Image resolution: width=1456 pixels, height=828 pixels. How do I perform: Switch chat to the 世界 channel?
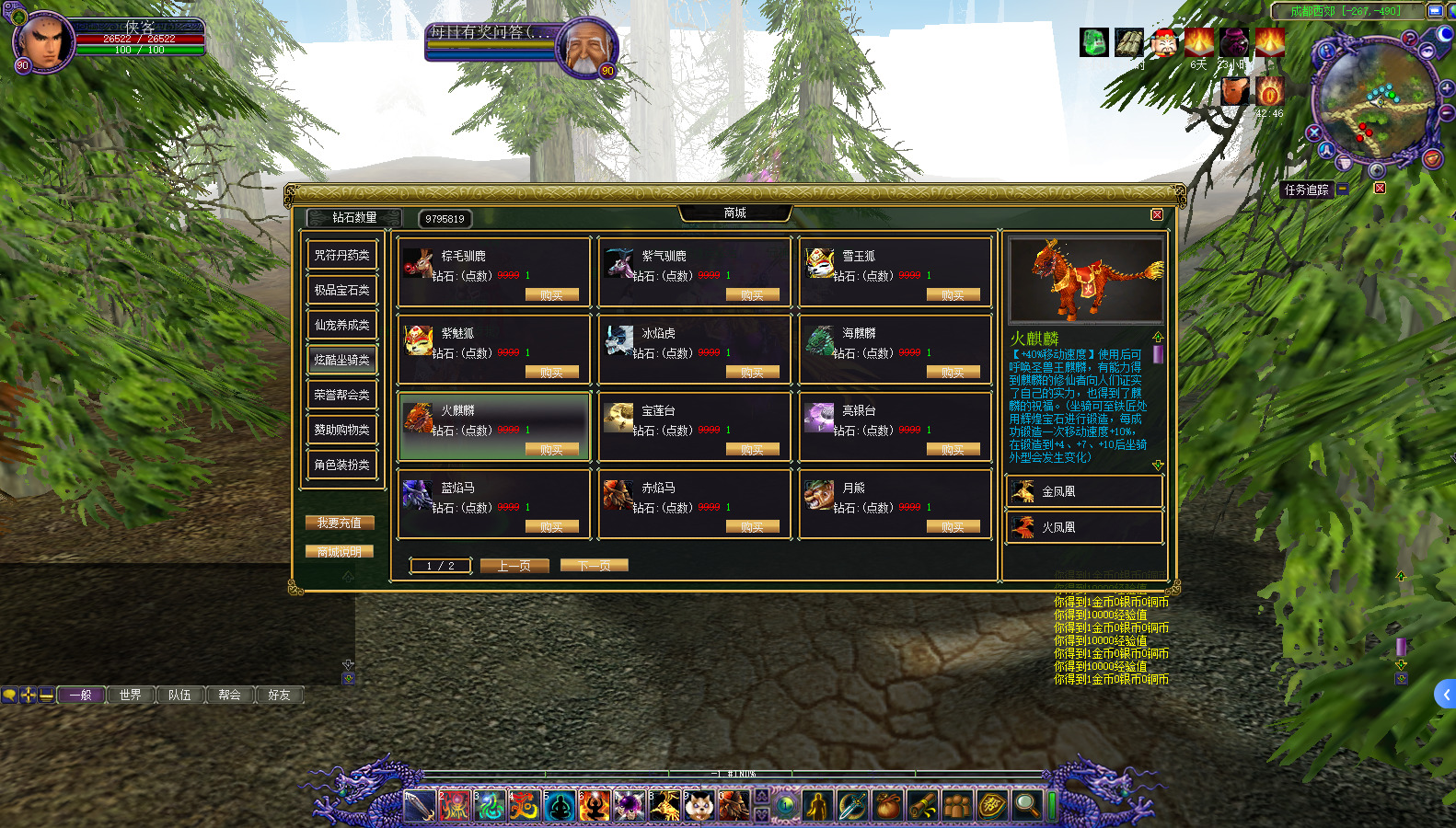(x=131, y=696)
